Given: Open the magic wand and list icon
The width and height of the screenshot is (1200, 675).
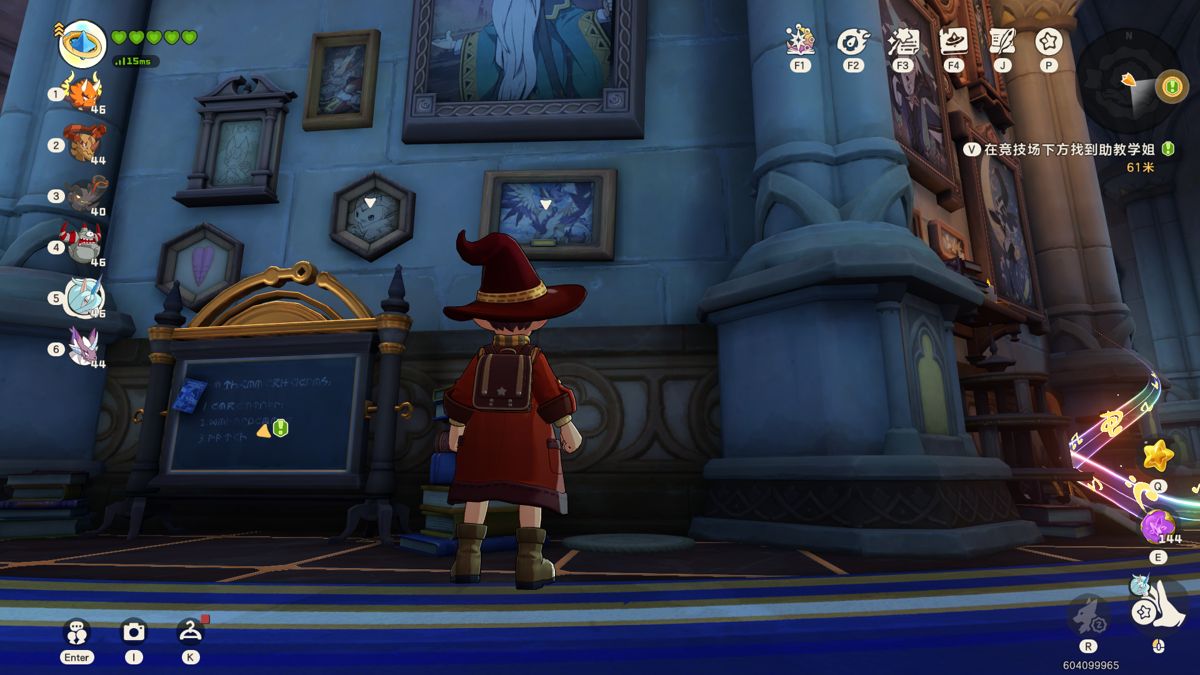Looking at the screenshot, I should point(903,42).
